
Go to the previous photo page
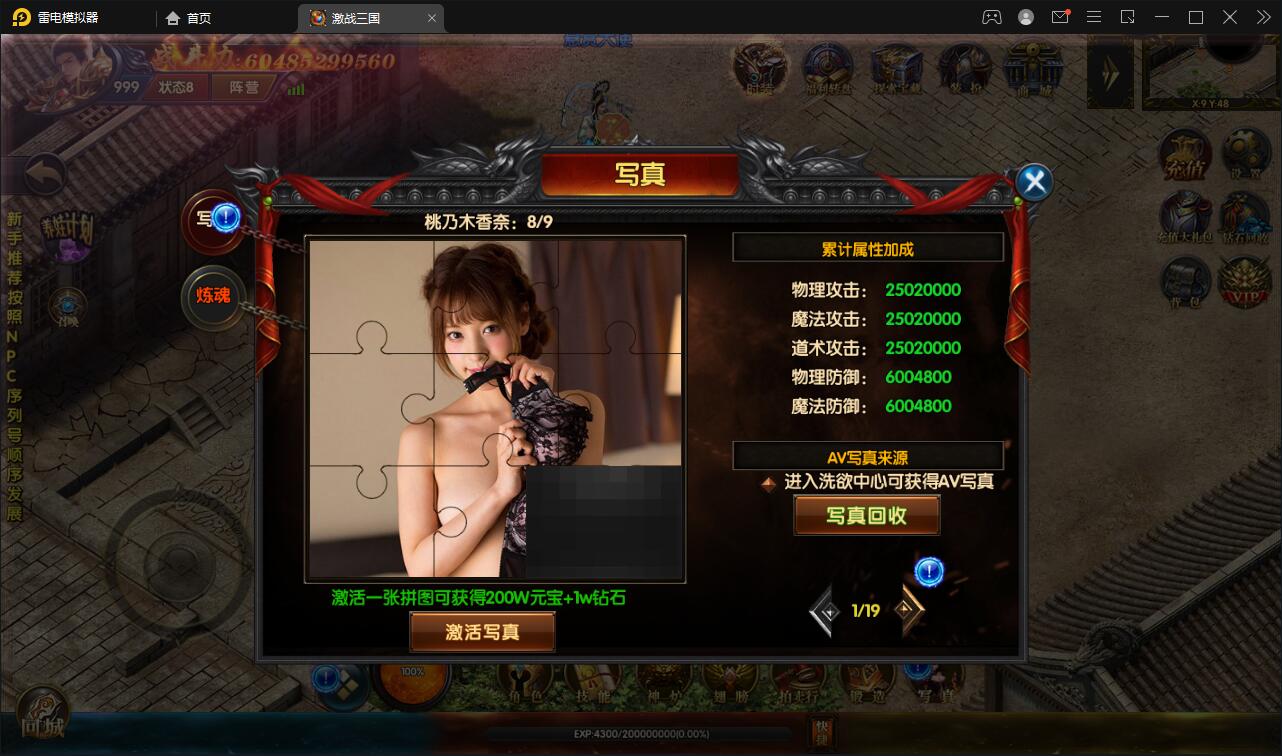point(826,610)
